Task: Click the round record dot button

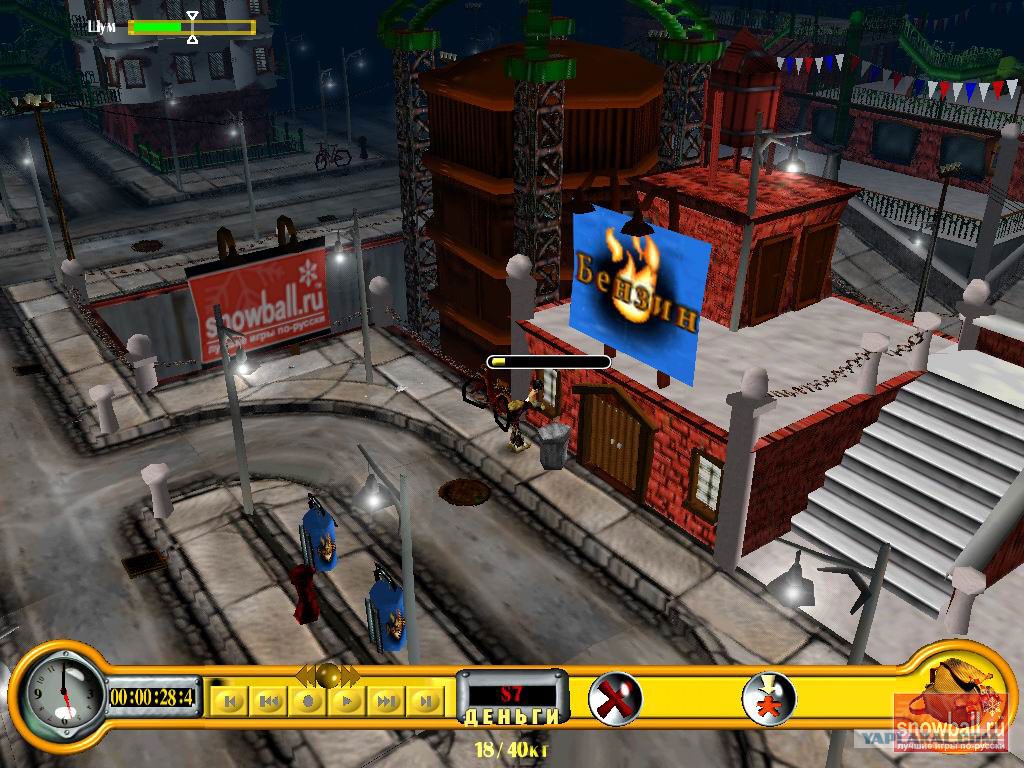Action: pyautogui.click(x=308, y=701)
